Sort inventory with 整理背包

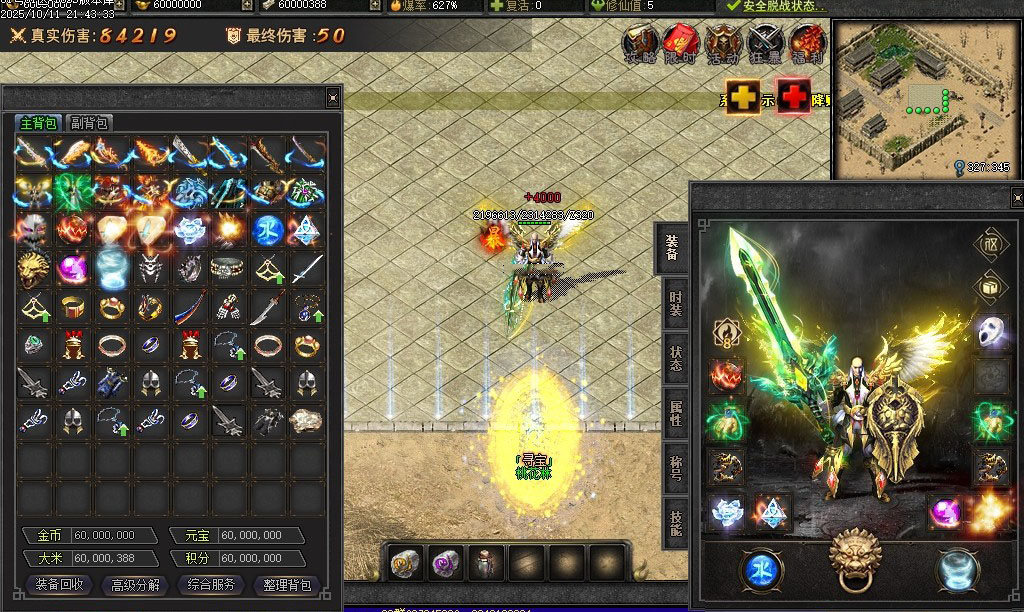pos(287,585)
